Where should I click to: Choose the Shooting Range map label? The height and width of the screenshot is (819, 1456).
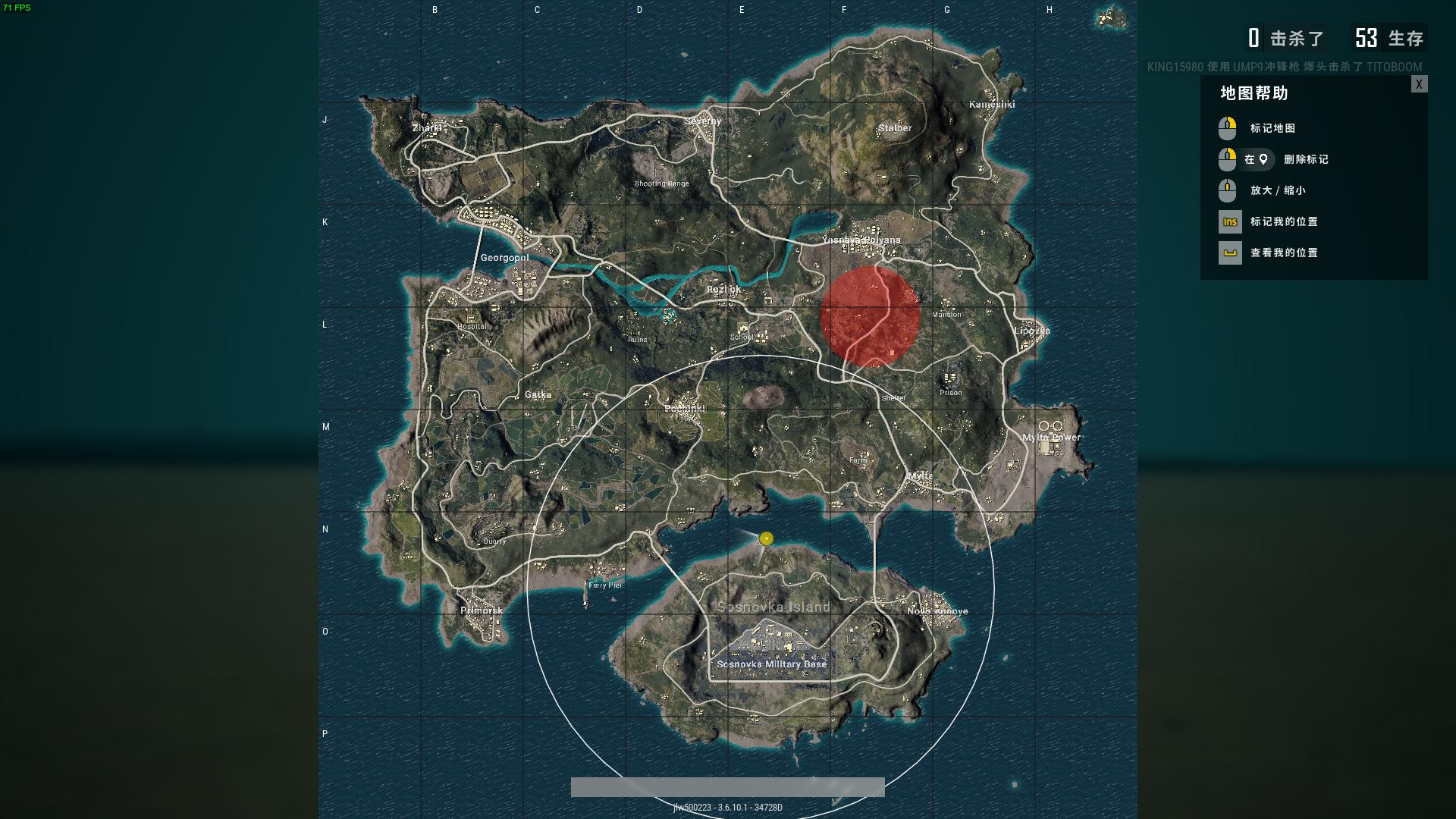click(661, 184)
